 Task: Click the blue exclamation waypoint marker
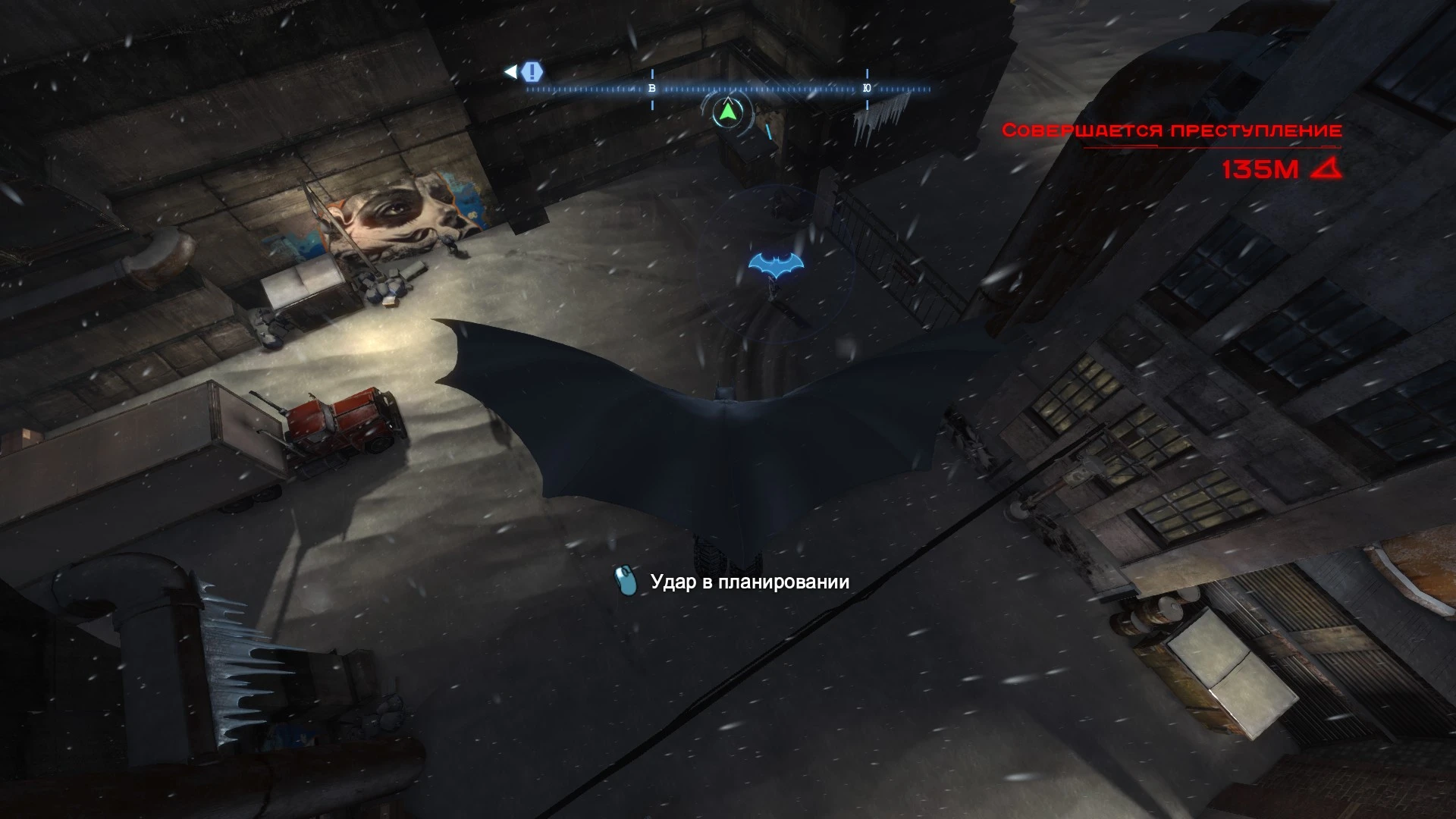[x=533, y=72]
